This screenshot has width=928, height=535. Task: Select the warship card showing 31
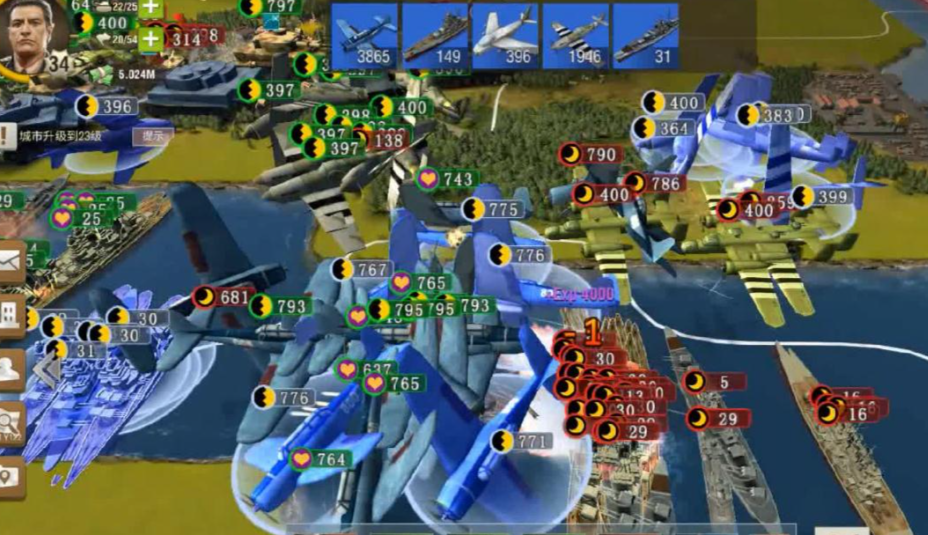tap(645, 35)
